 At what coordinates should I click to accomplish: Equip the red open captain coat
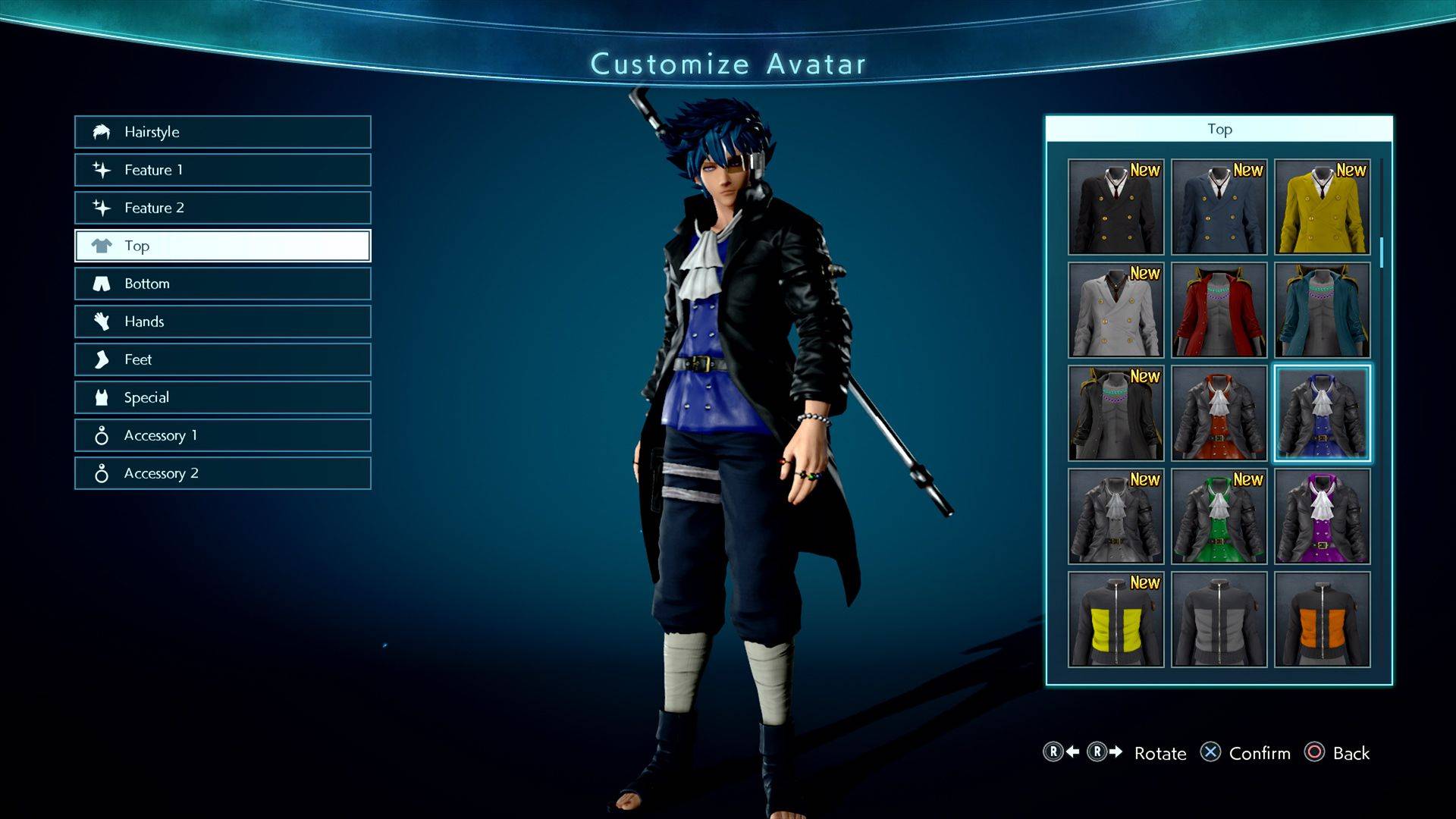(x=1219, y=310)
